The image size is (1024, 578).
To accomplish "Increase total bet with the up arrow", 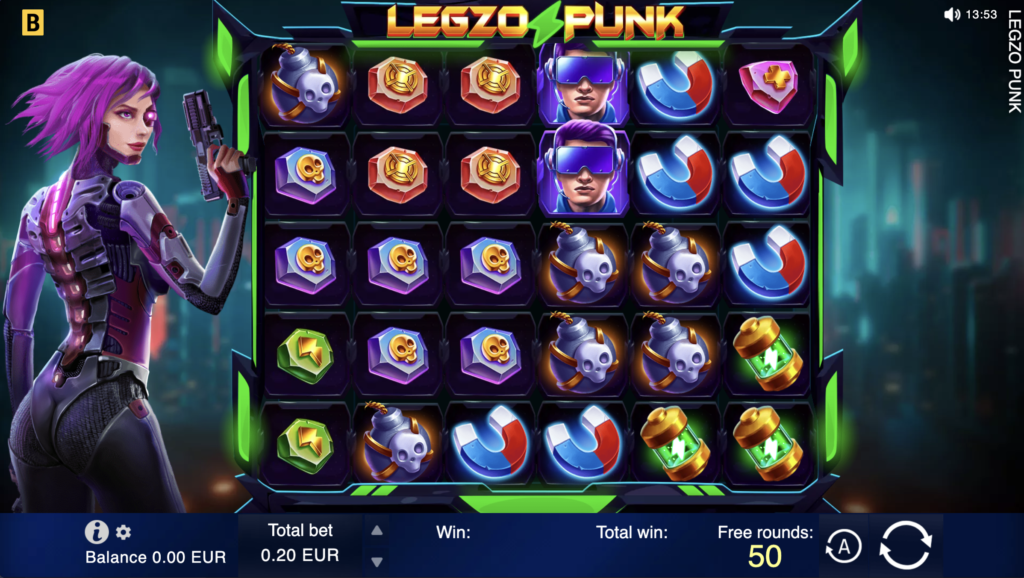I will click(377, 532).
